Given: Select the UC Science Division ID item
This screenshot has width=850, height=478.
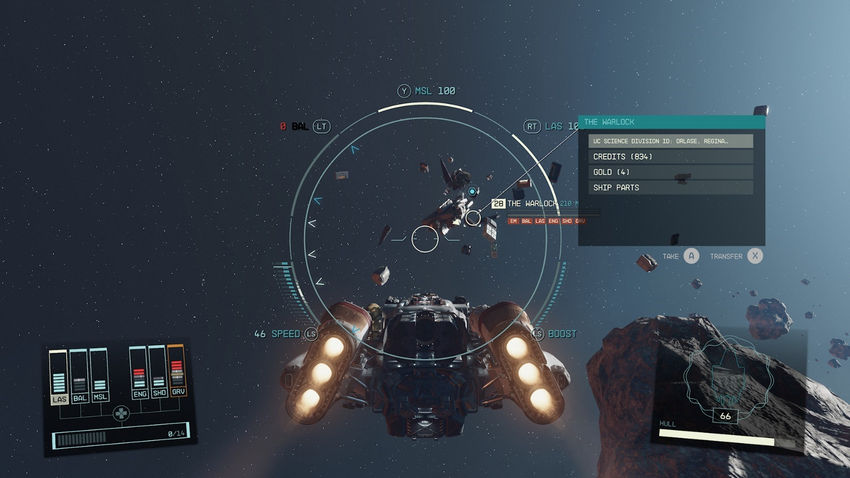Looking at the screenshot, I should tap(670, 141).
